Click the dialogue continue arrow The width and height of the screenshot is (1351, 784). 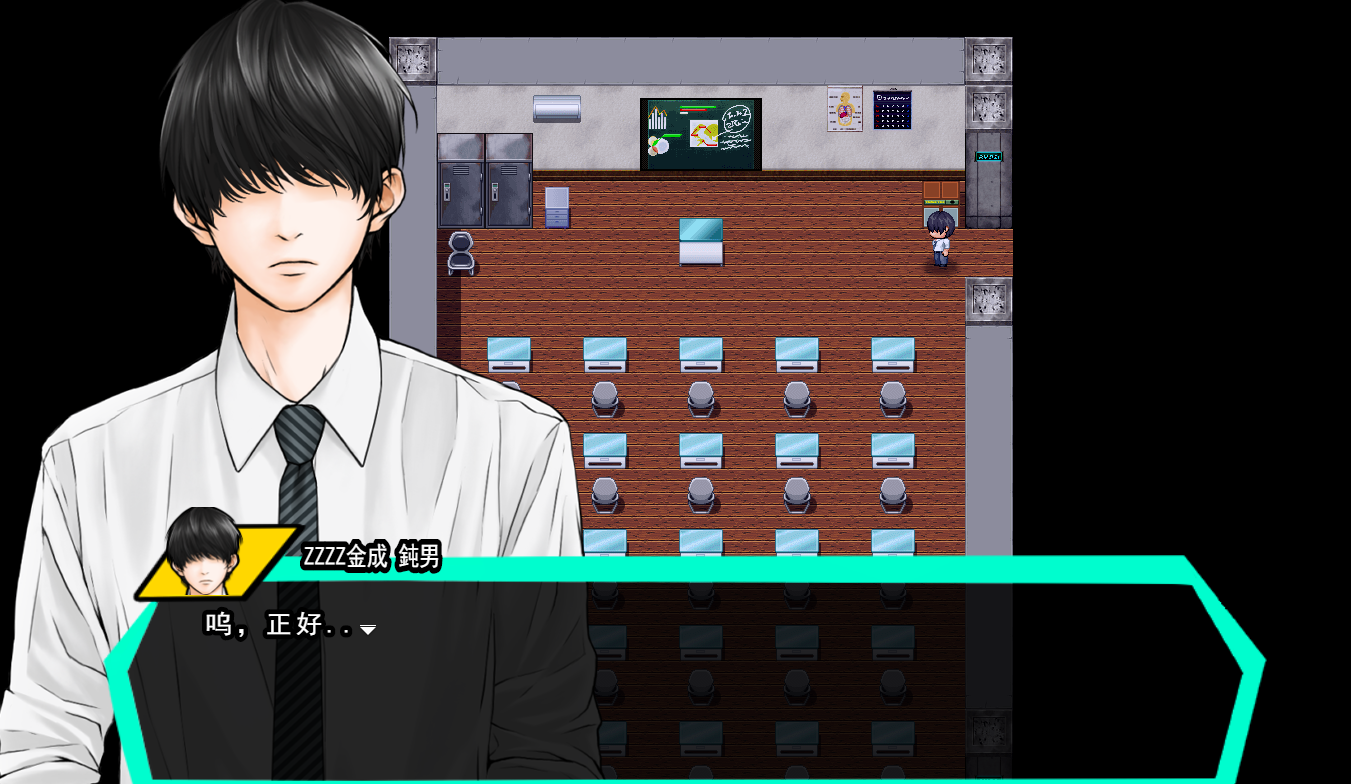368,629
